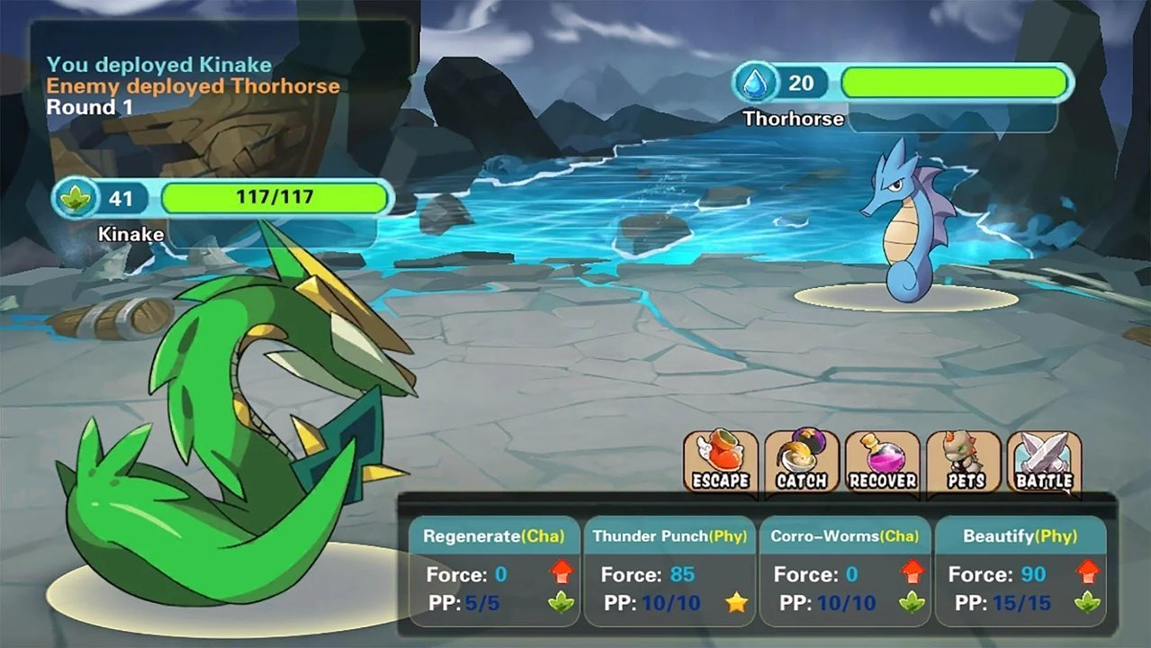Image resolution: width=1151 pixels, height=648 pixels.
Task: Click the Battle crossed-swords button
Action: [x=1044, y=462]
